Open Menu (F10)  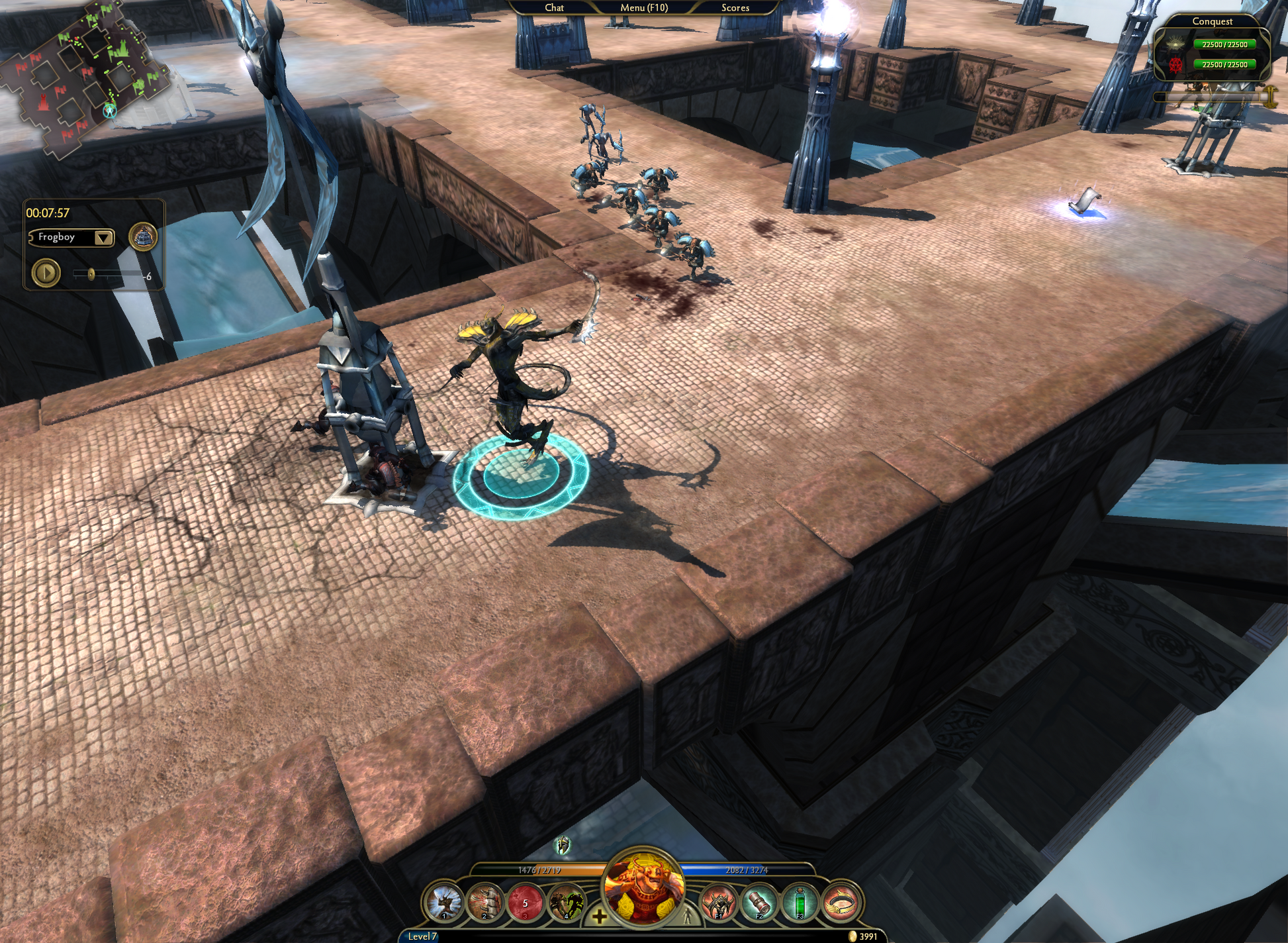pyautogui.click(x=643, y=8)
